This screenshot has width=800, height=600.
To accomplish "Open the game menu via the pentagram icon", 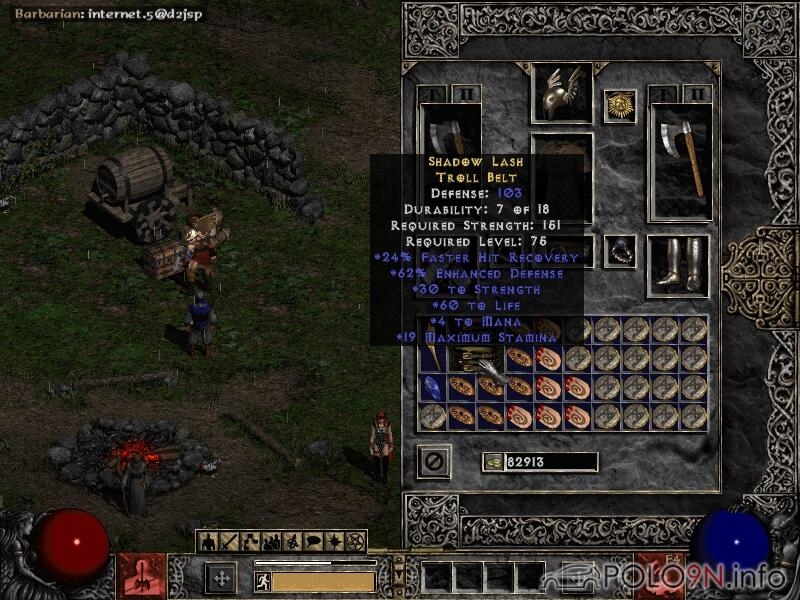I will (x=355, y=542).
